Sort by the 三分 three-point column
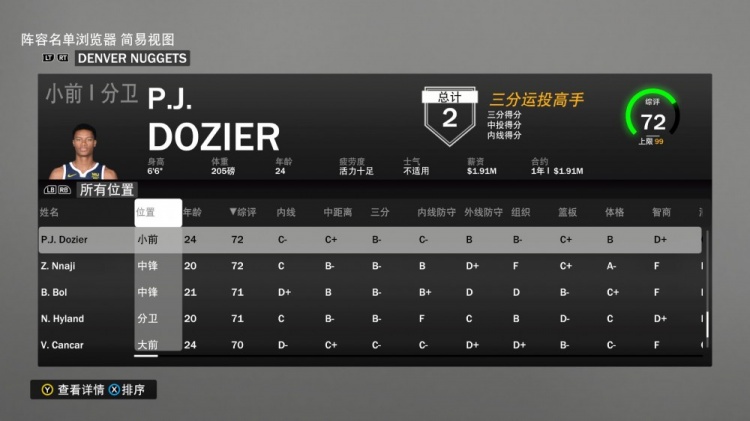This screenshot has width=750, height=421. (x=380, y=212)
